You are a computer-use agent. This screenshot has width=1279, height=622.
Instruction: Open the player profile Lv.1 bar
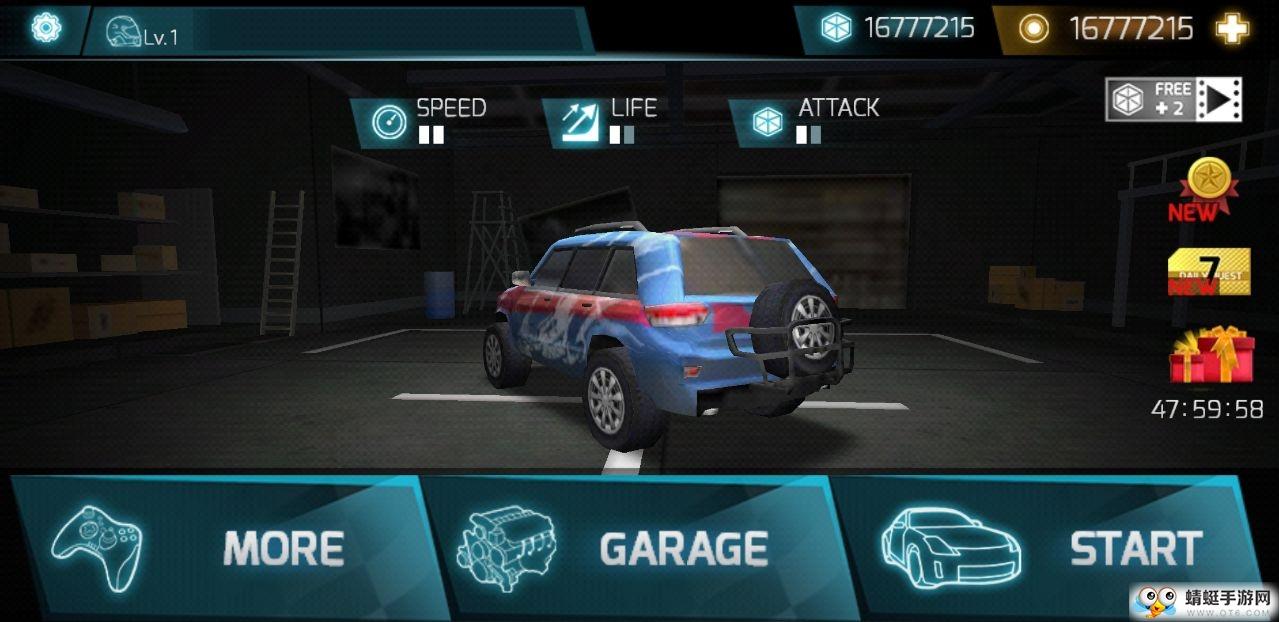335,33
